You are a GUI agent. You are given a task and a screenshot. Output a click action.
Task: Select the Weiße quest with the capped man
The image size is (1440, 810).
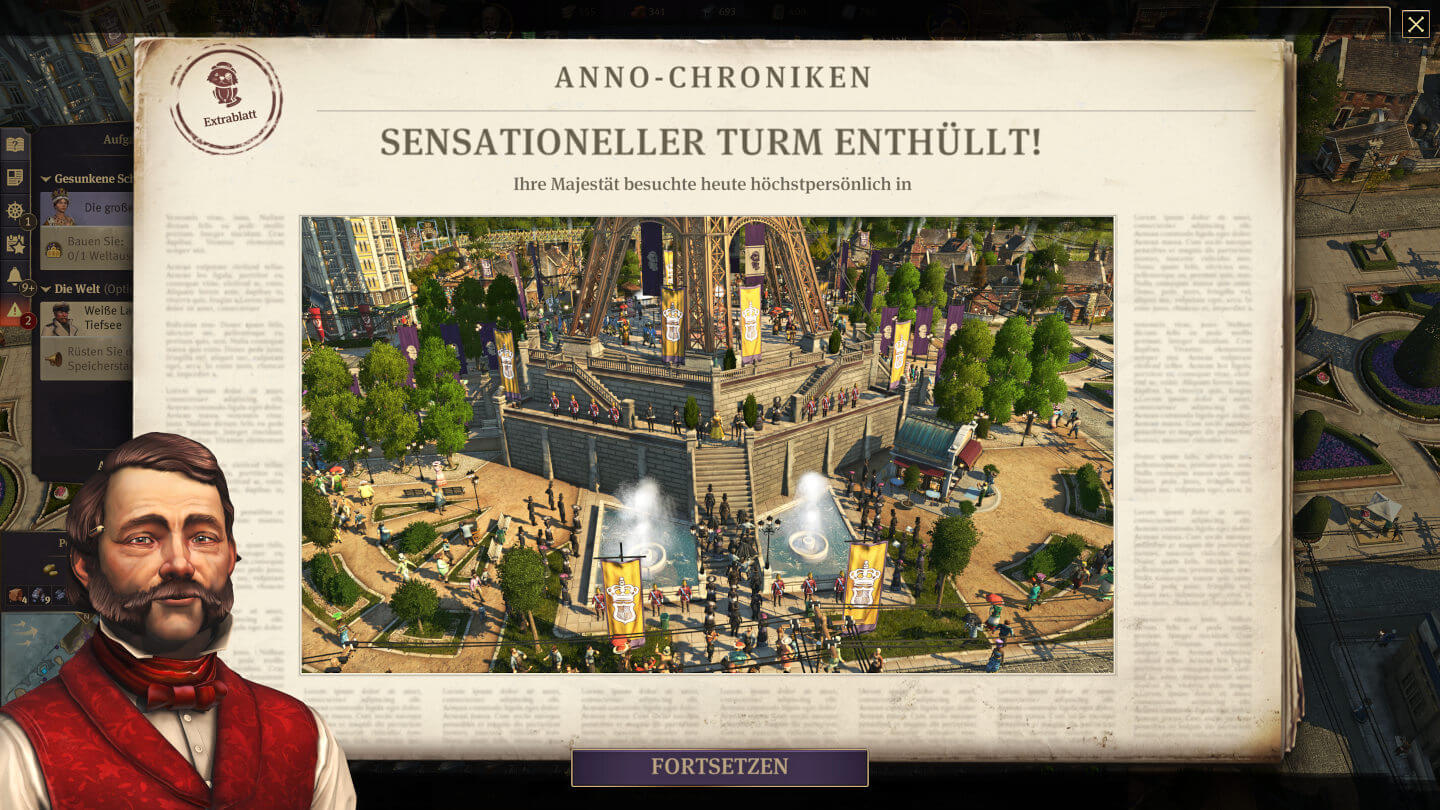point(90,318)
